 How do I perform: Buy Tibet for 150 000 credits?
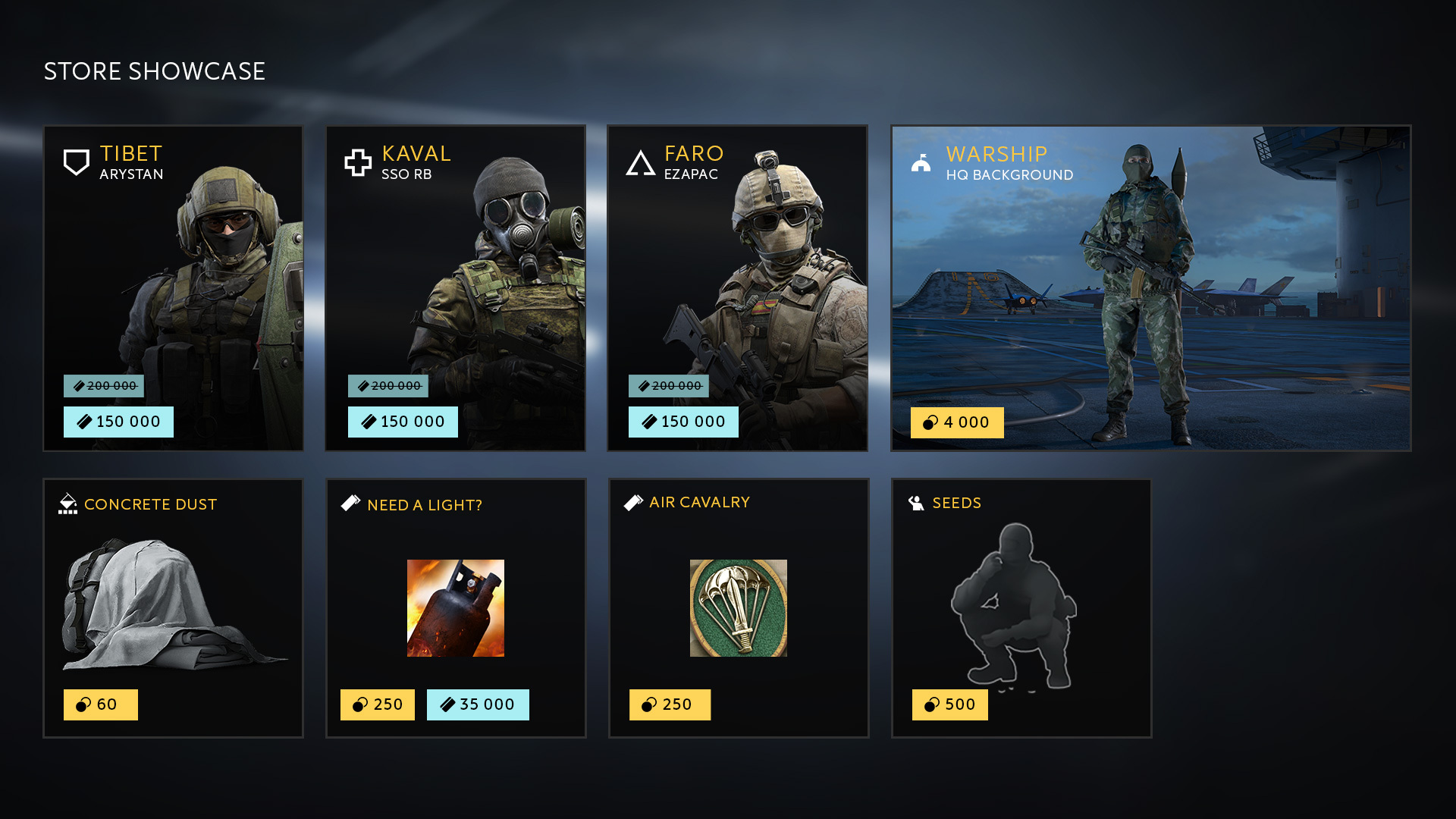point(118,422)
